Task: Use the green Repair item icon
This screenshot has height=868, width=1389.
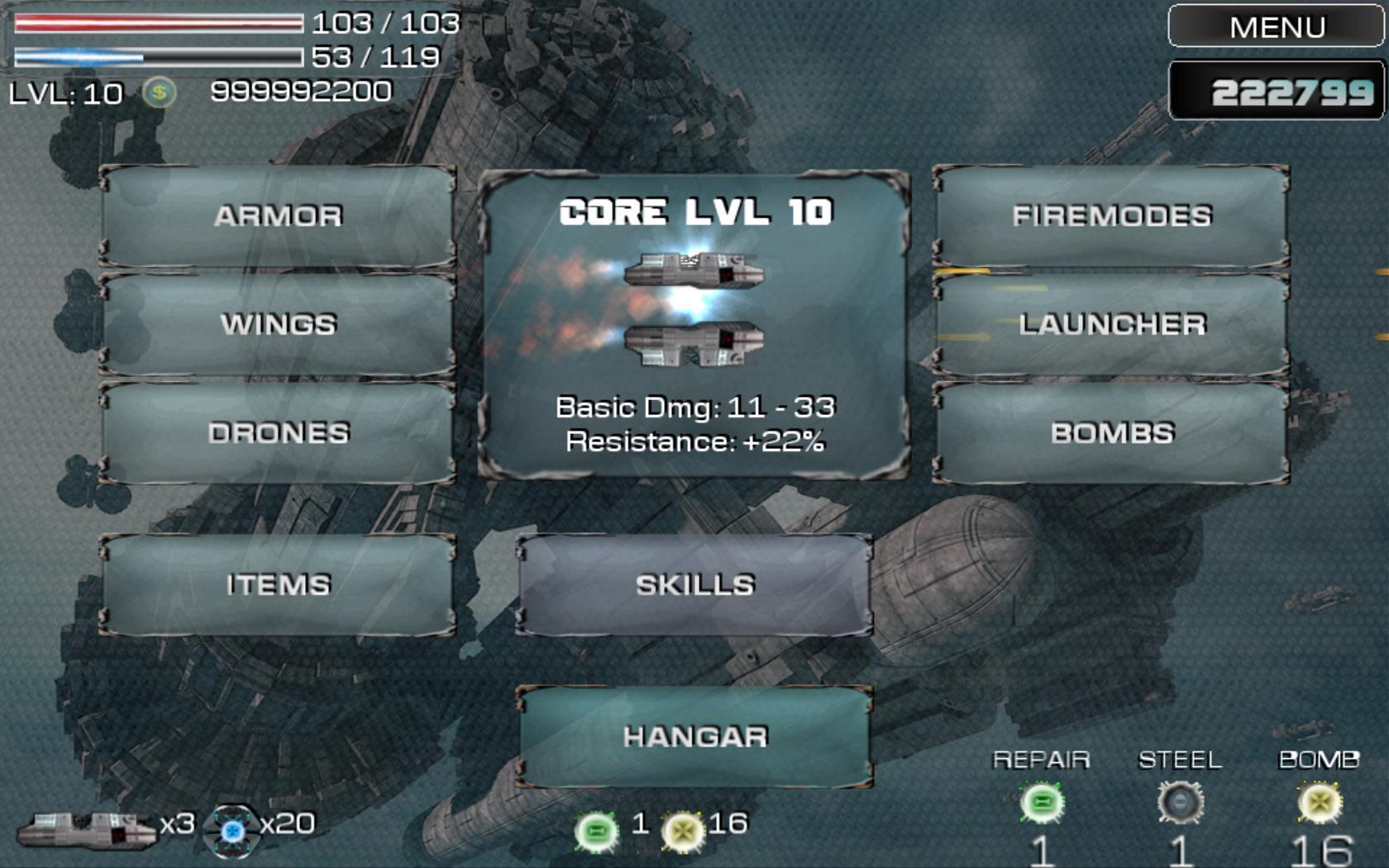Action: [1041, 803]
